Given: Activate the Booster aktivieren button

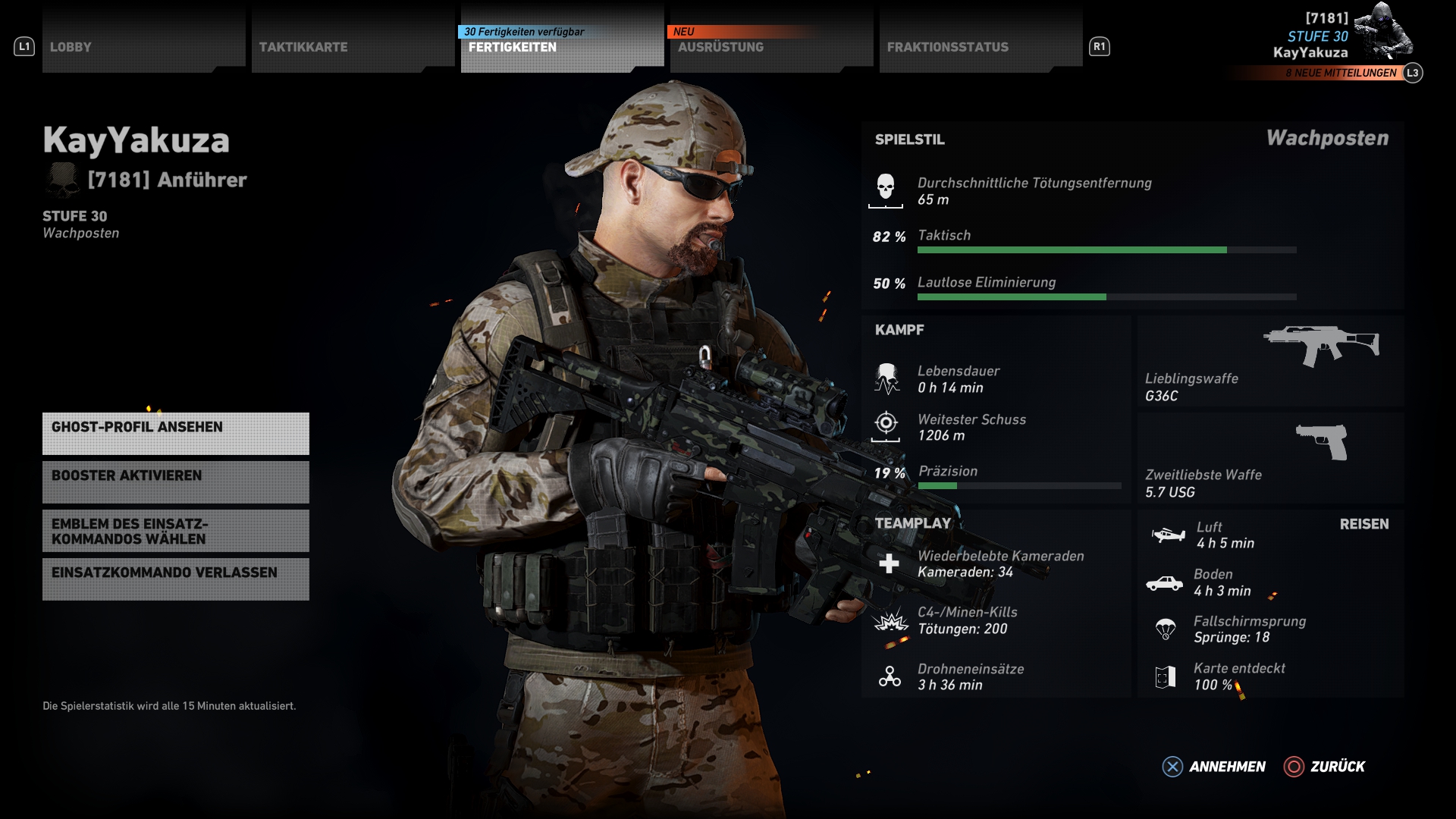Looking at the screenshot, I should 176,482.
